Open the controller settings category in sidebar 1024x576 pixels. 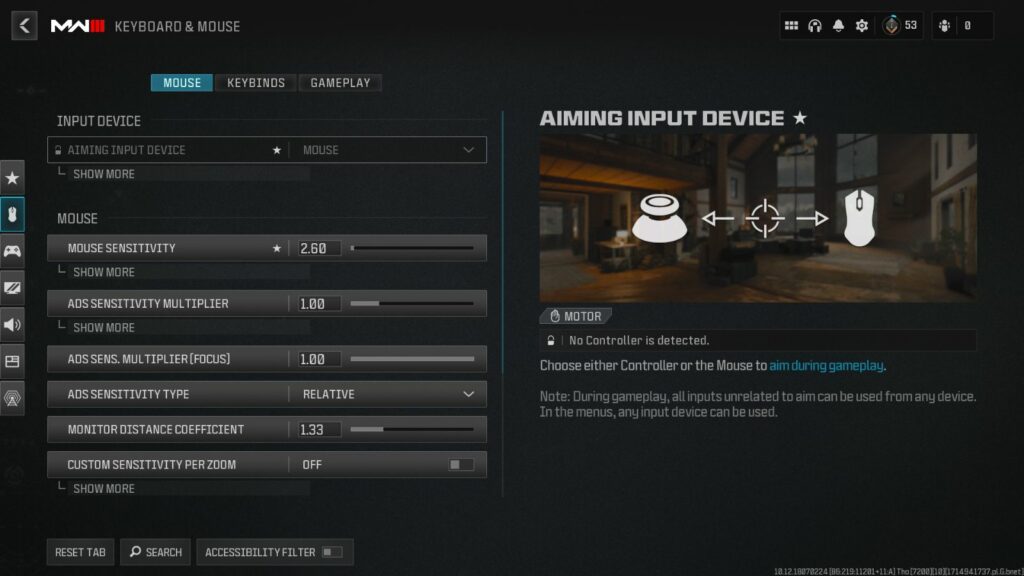point(12,251)
